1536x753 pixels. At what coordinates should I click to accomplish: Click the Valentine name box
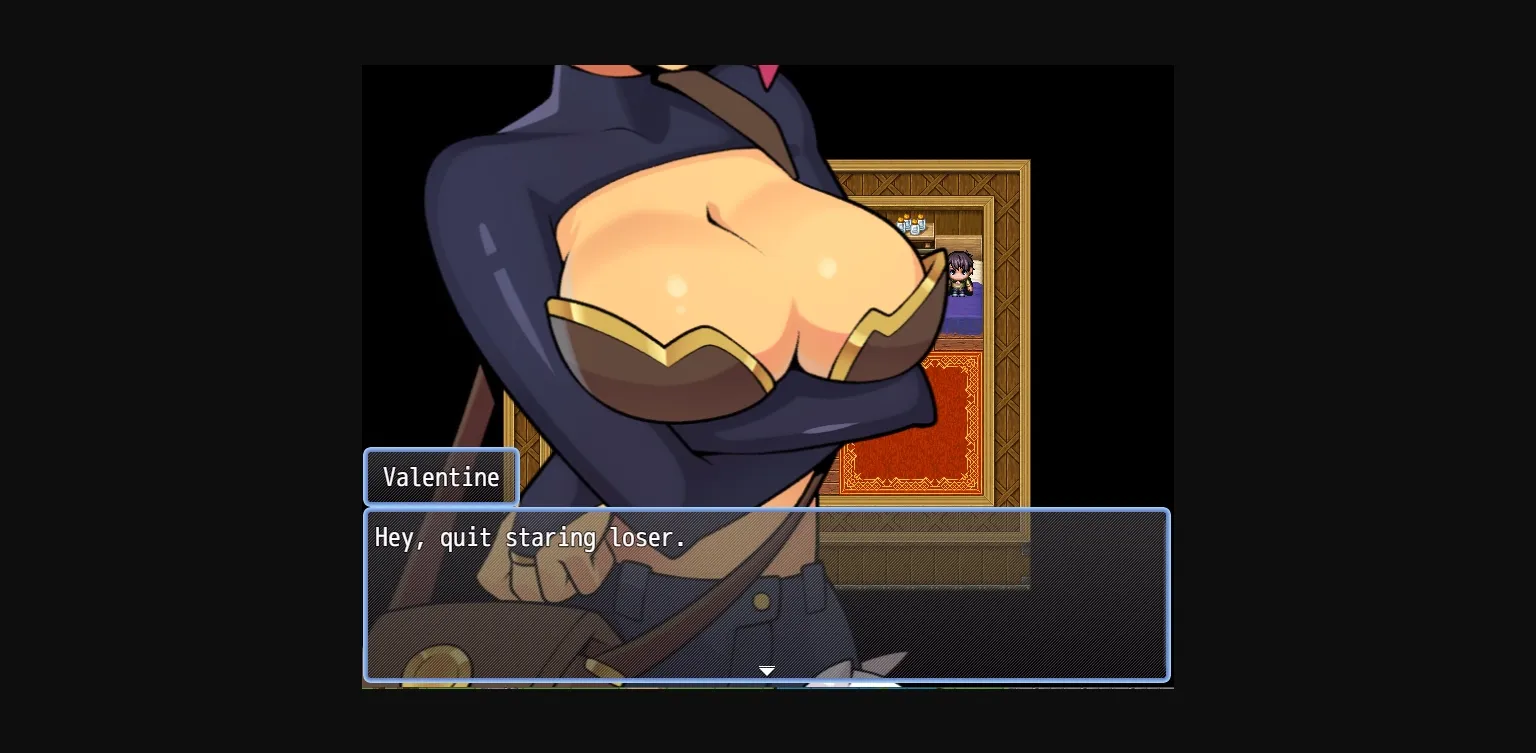click(x=441, y=477)
